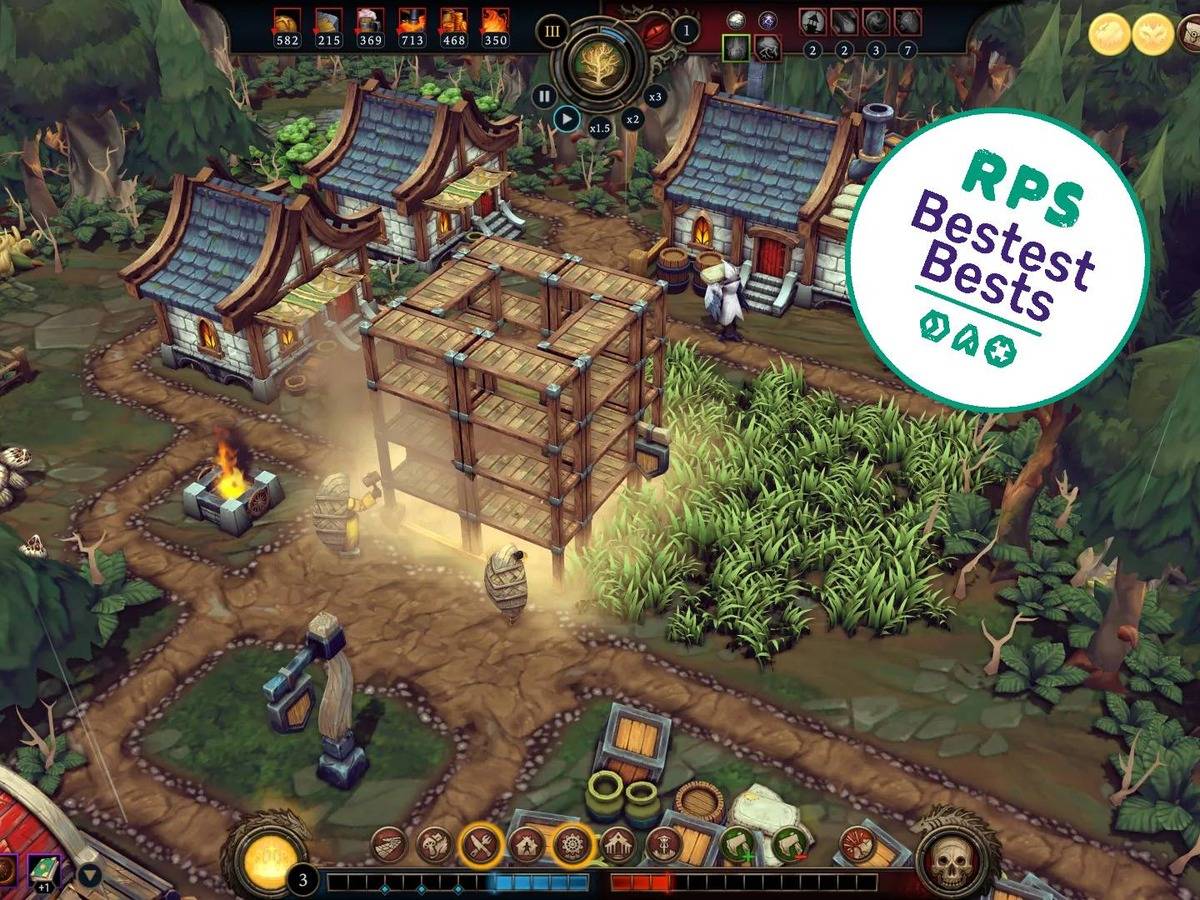Switch game speed to x2
Image resolution: width=1200 pixels, height=900 pixels.
[632, 119]
